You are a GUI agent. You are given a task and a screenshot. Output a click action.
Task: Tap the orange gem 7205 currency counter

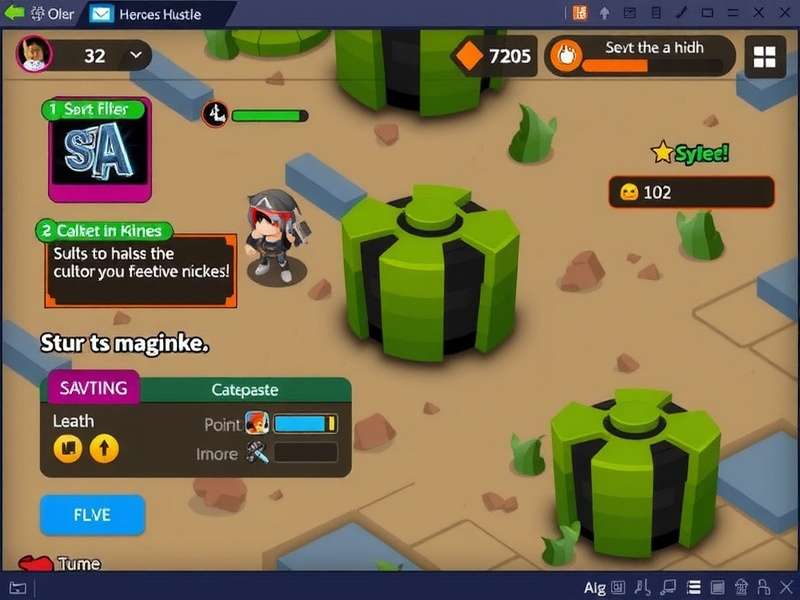pos(495,57)
